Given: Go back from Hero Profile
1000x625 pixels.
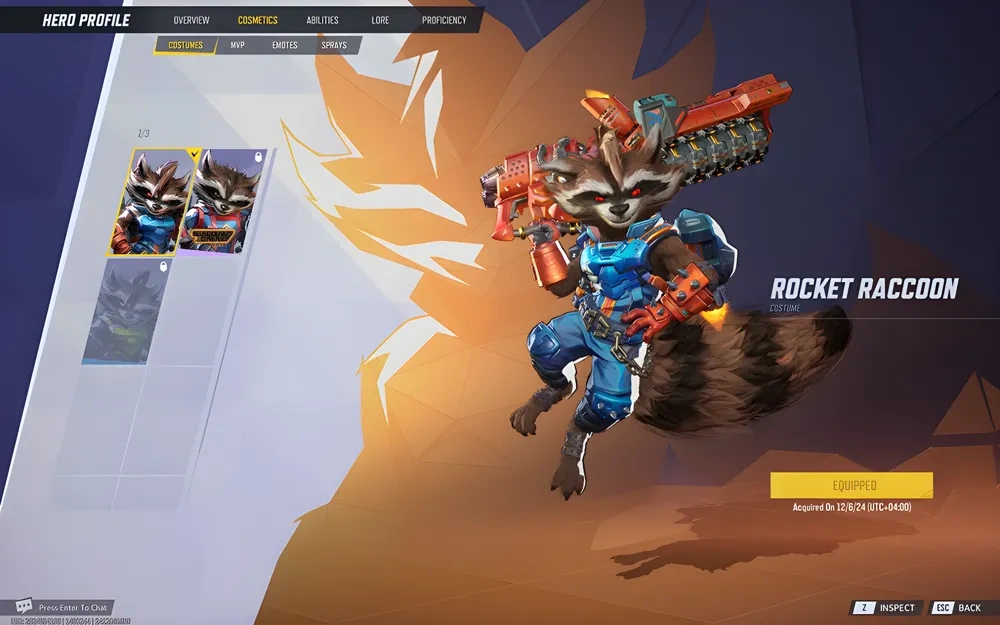Looking at the screenshot, I should (957, 608).
